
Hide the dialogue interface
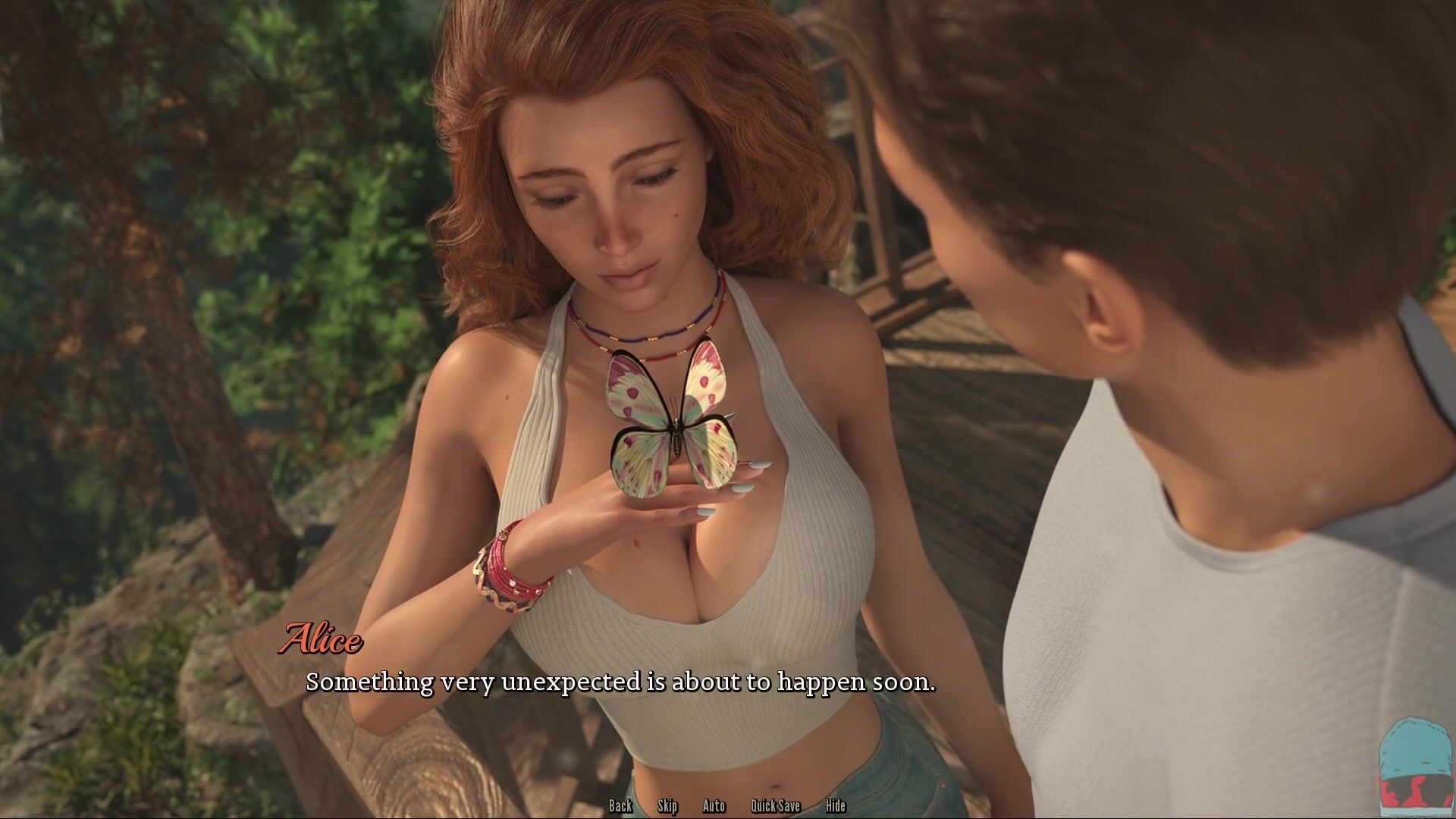(x=835, y=806)
